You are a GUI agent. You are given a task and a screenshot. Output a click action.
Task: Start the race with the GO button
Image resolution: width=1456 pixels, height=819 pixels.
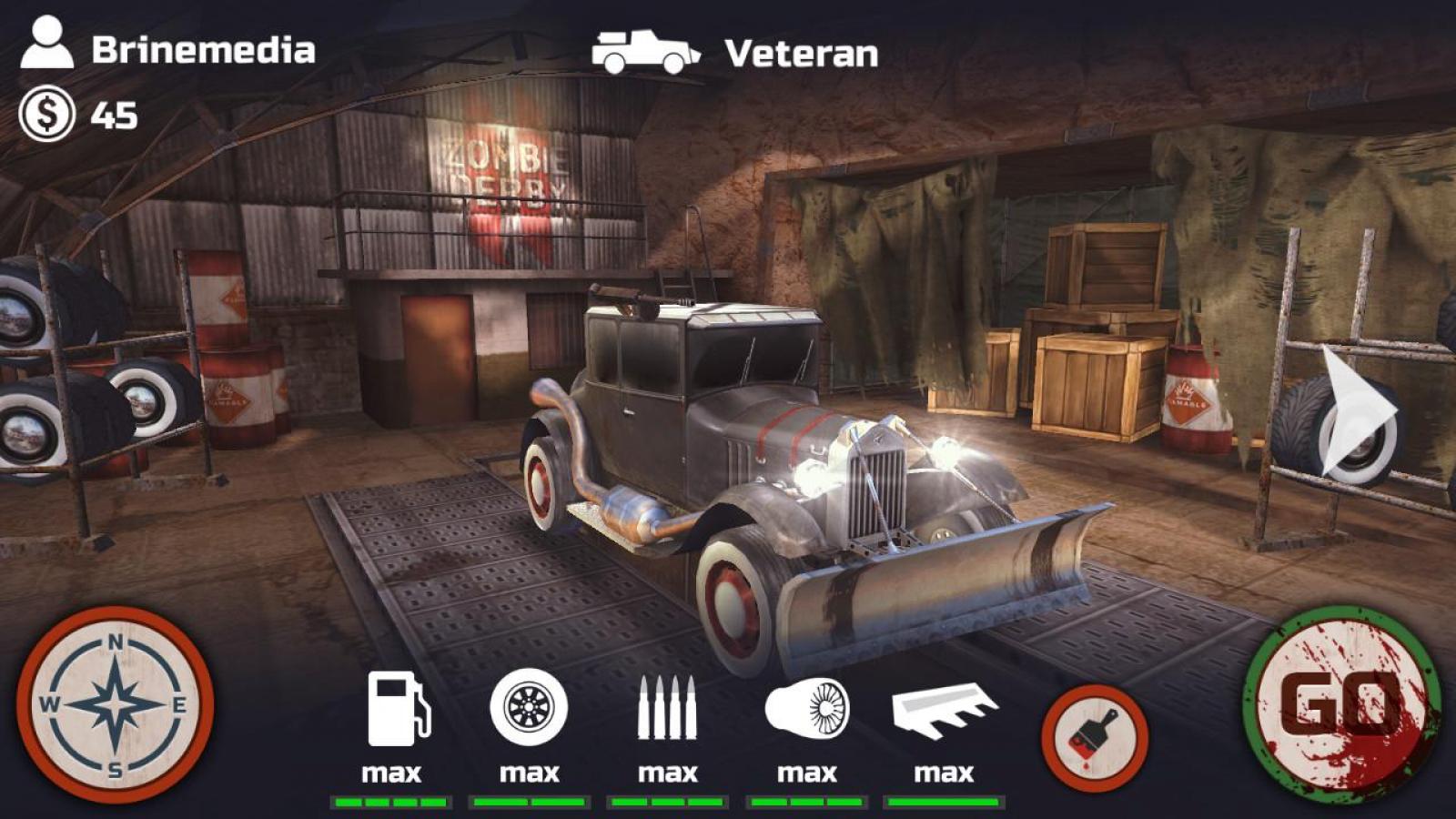pos(1340,703)
